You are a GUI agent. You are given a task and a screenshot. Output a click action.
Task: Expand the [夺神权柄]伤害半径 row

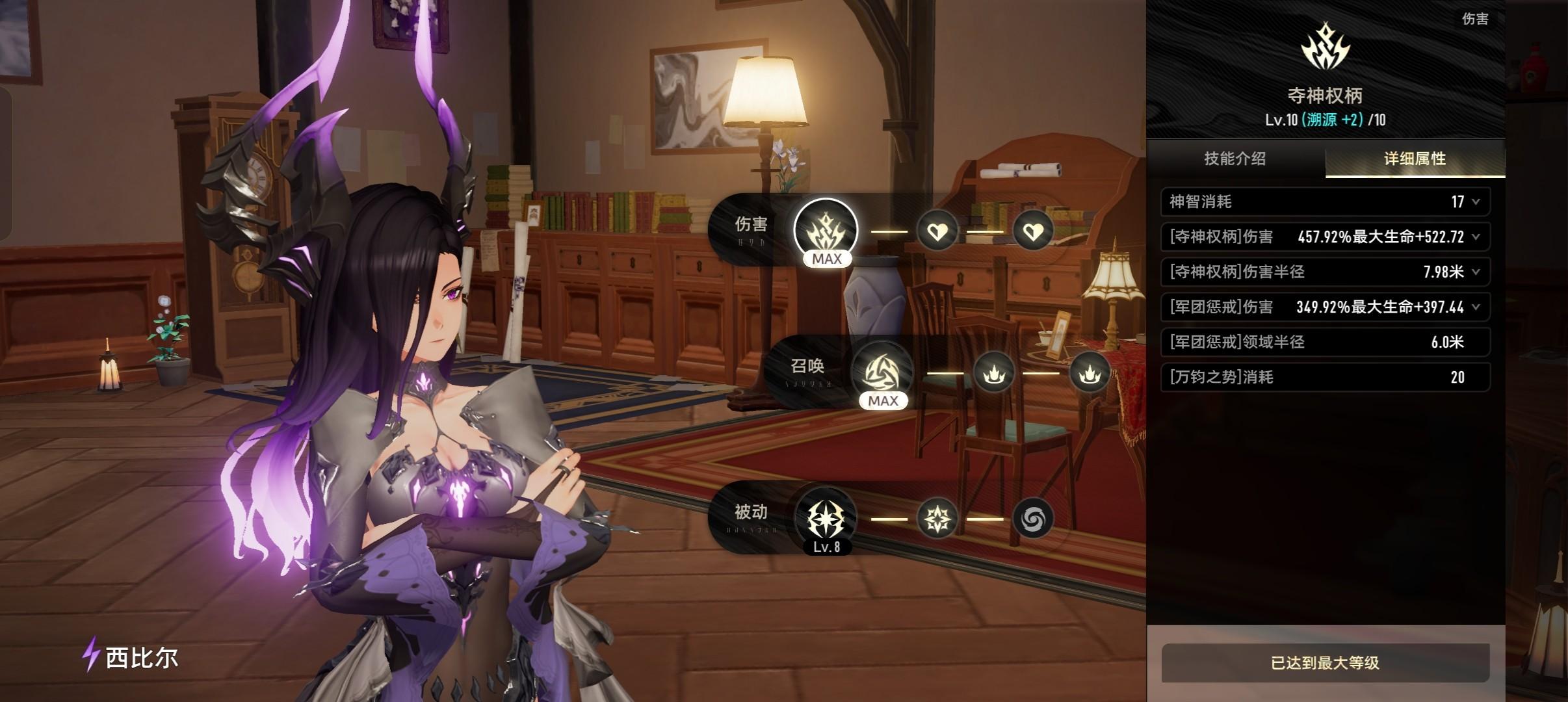(x=1476, y=272)
